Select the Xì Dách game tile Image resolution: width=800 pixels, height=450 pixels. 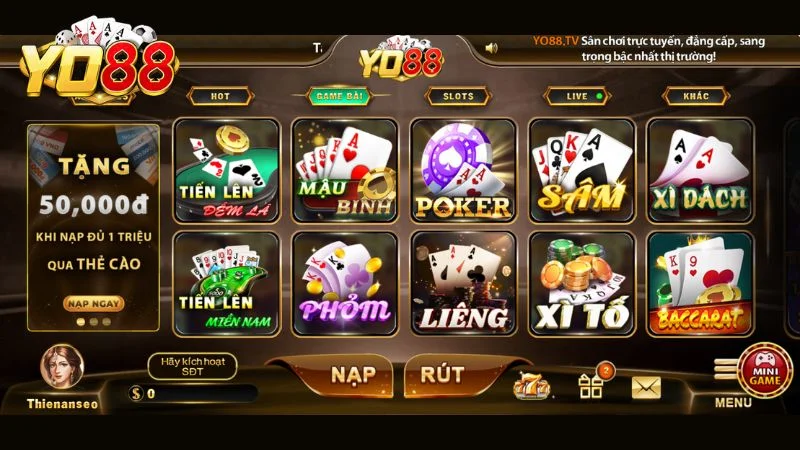coord(699,171)
